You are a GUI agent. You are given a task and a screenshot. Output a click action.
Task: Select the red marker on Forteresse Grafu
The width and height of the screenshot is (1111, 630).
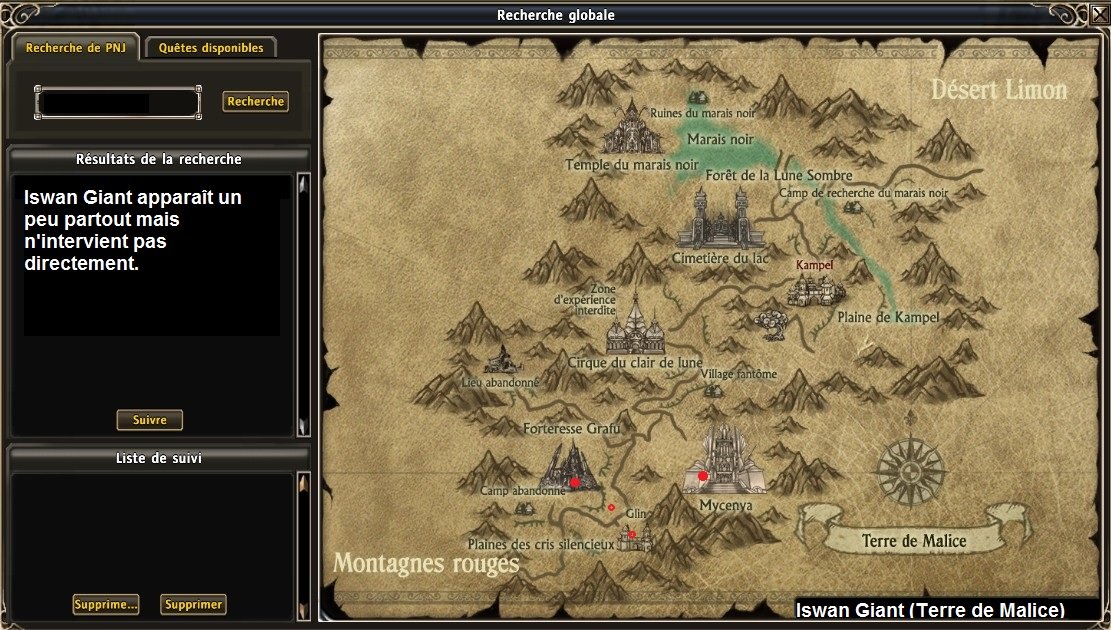click(x=575, y=482)
